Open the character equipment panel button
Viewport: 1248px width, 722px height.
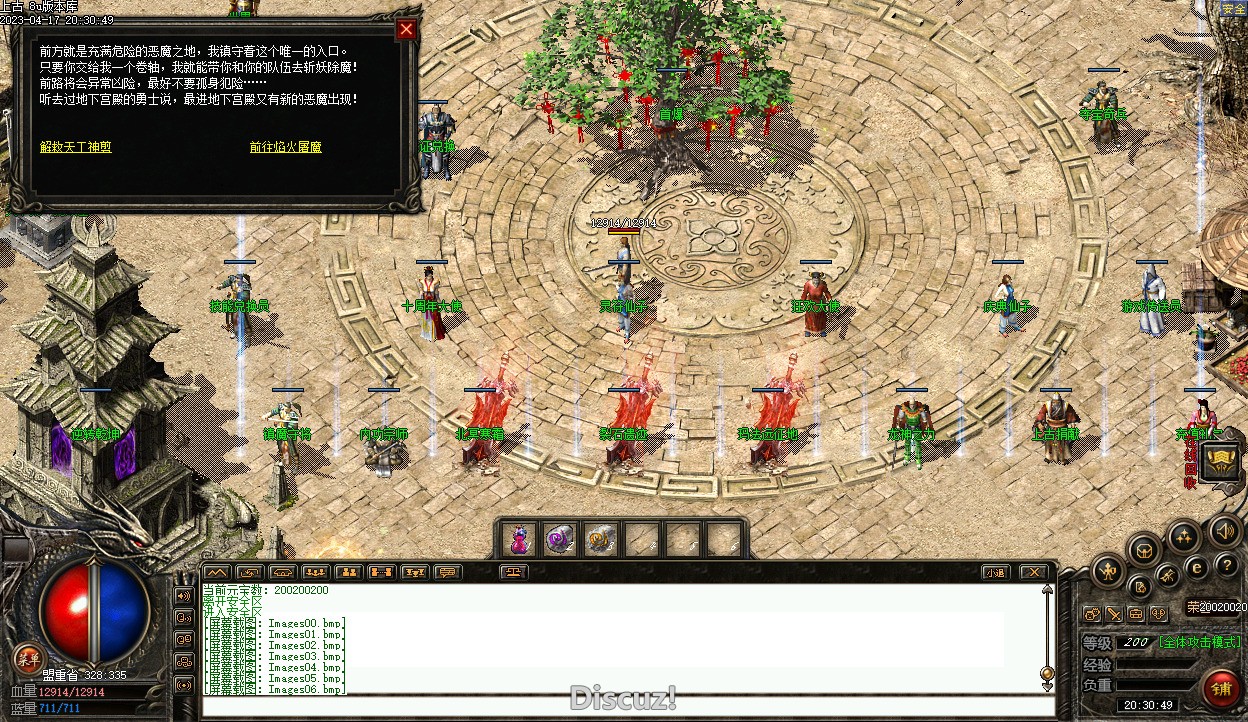point(1107,572)
